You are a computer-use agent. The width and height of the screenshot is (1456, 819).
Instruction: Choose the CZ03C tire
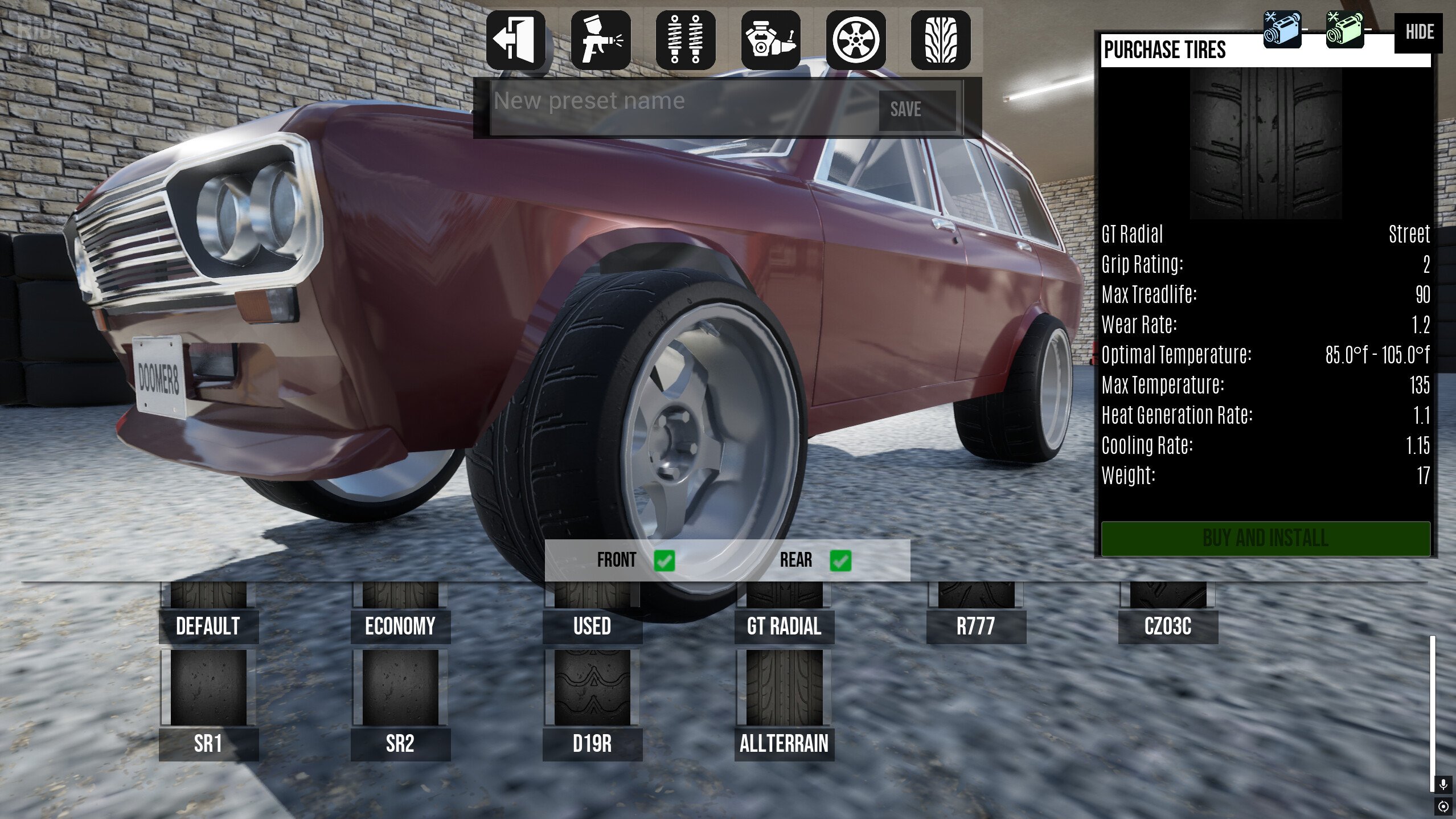point(1168,625)
